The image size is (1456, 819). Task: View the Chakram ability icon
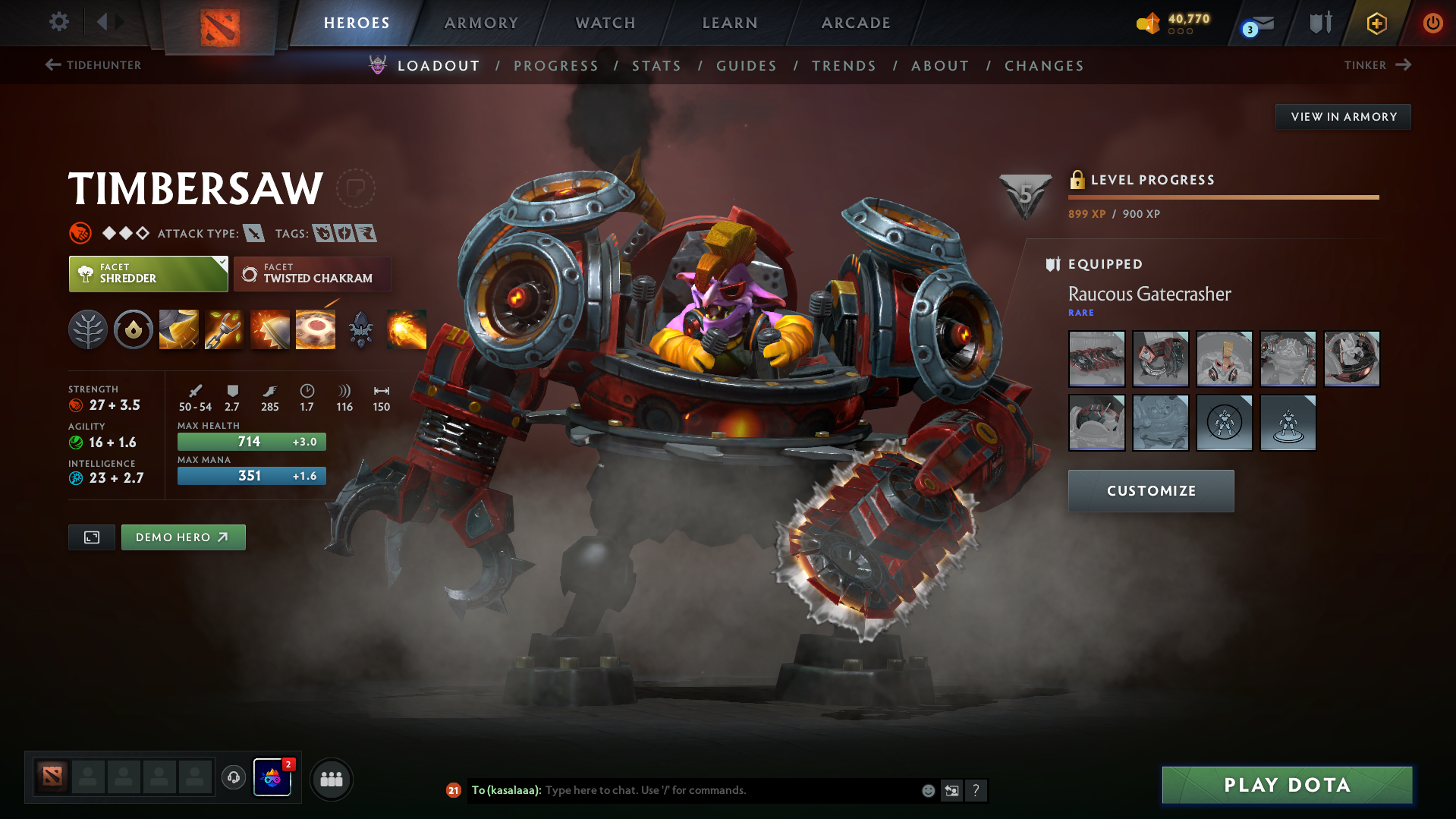315,329
